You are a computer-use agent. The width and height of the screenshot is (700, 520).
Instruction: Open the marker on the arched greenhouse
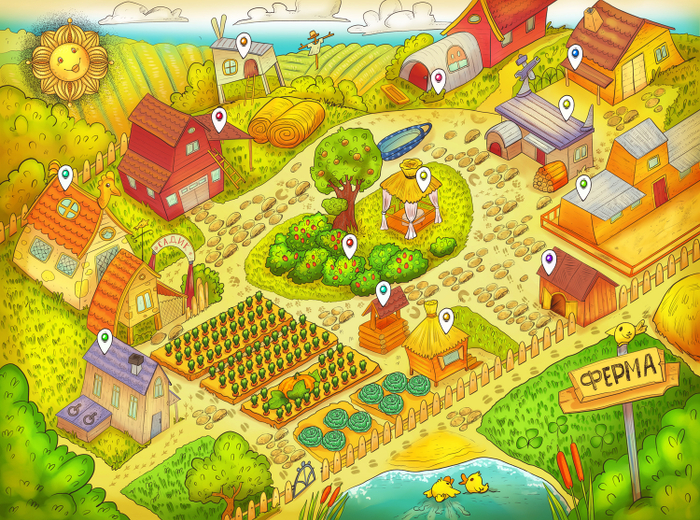coord(438,80)
